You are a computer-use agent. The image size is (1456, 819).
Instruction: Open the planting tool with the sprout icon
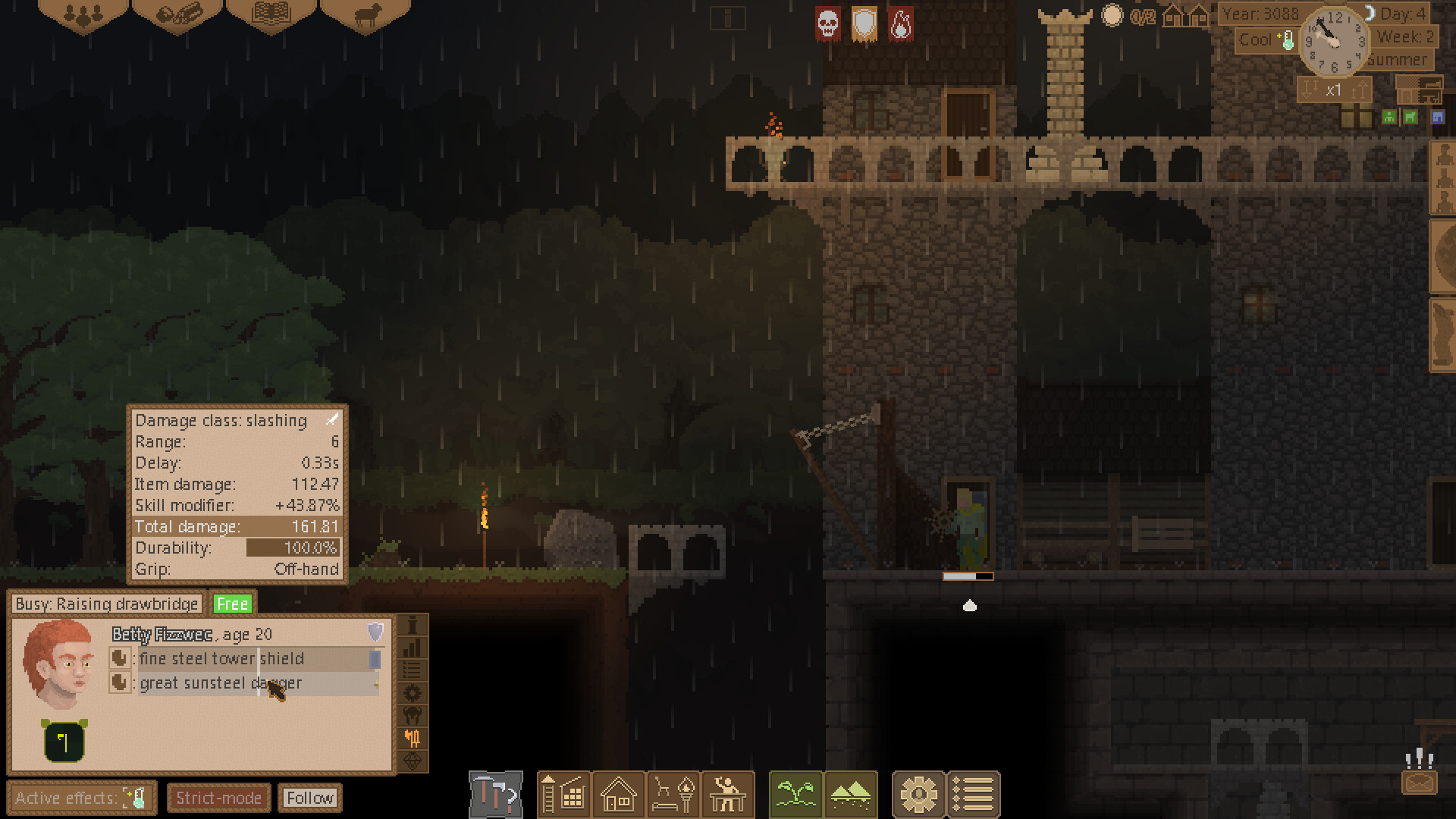[x=795, y=795]
